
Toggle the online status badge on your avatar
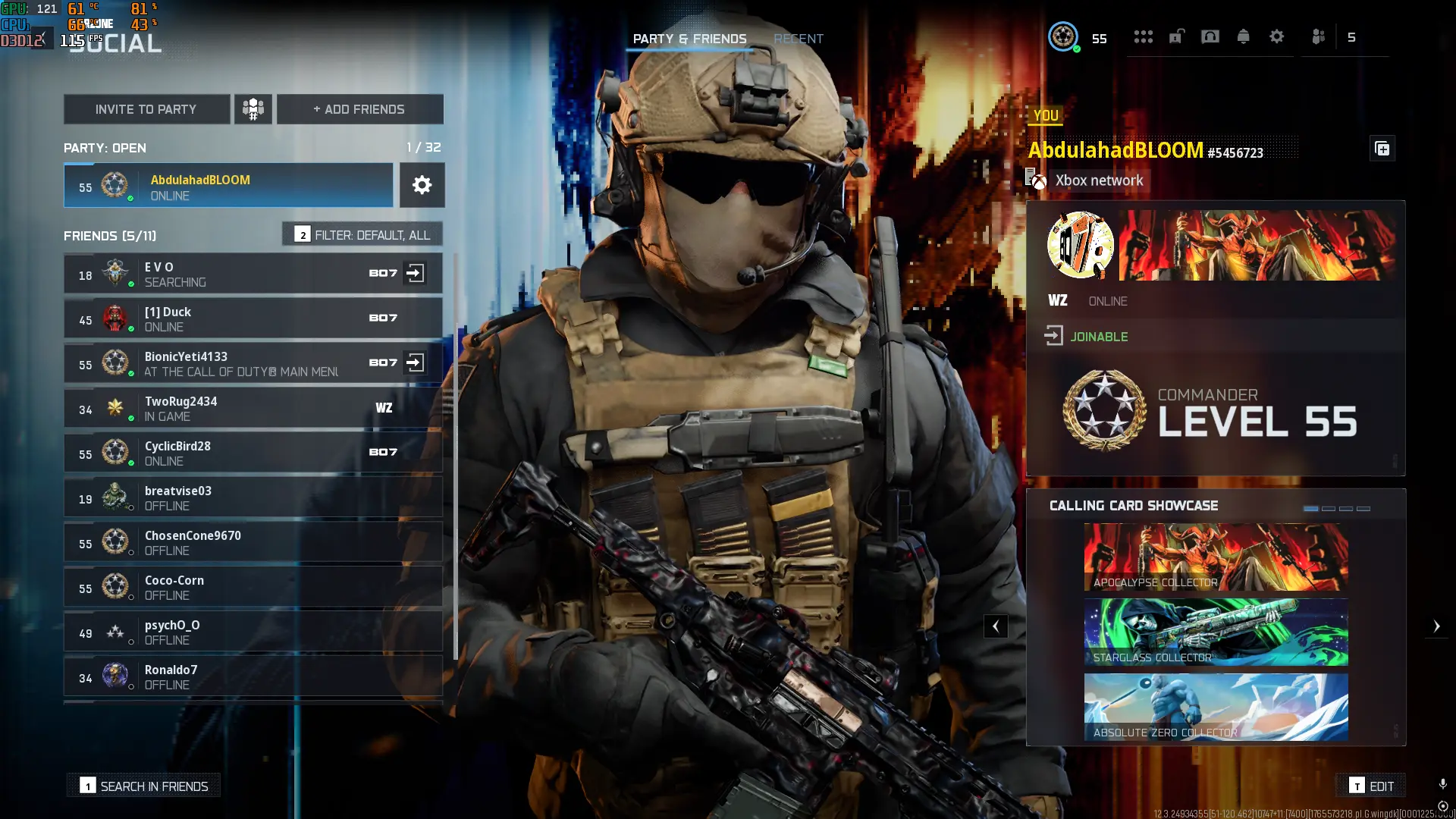coord(1075,48)
